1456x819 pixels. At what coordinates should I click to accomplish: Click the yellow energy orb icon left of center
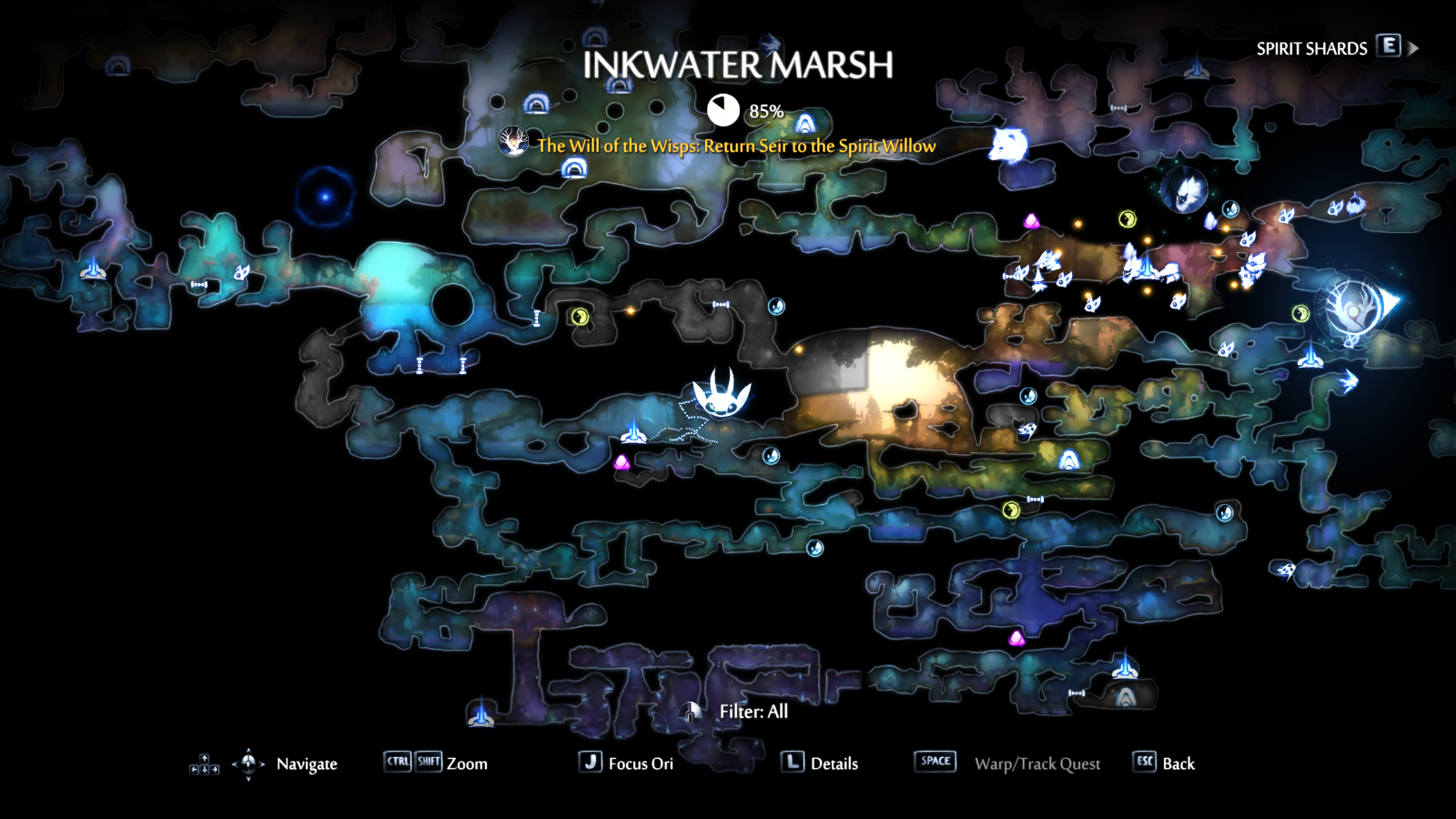(x=581, y=318)
